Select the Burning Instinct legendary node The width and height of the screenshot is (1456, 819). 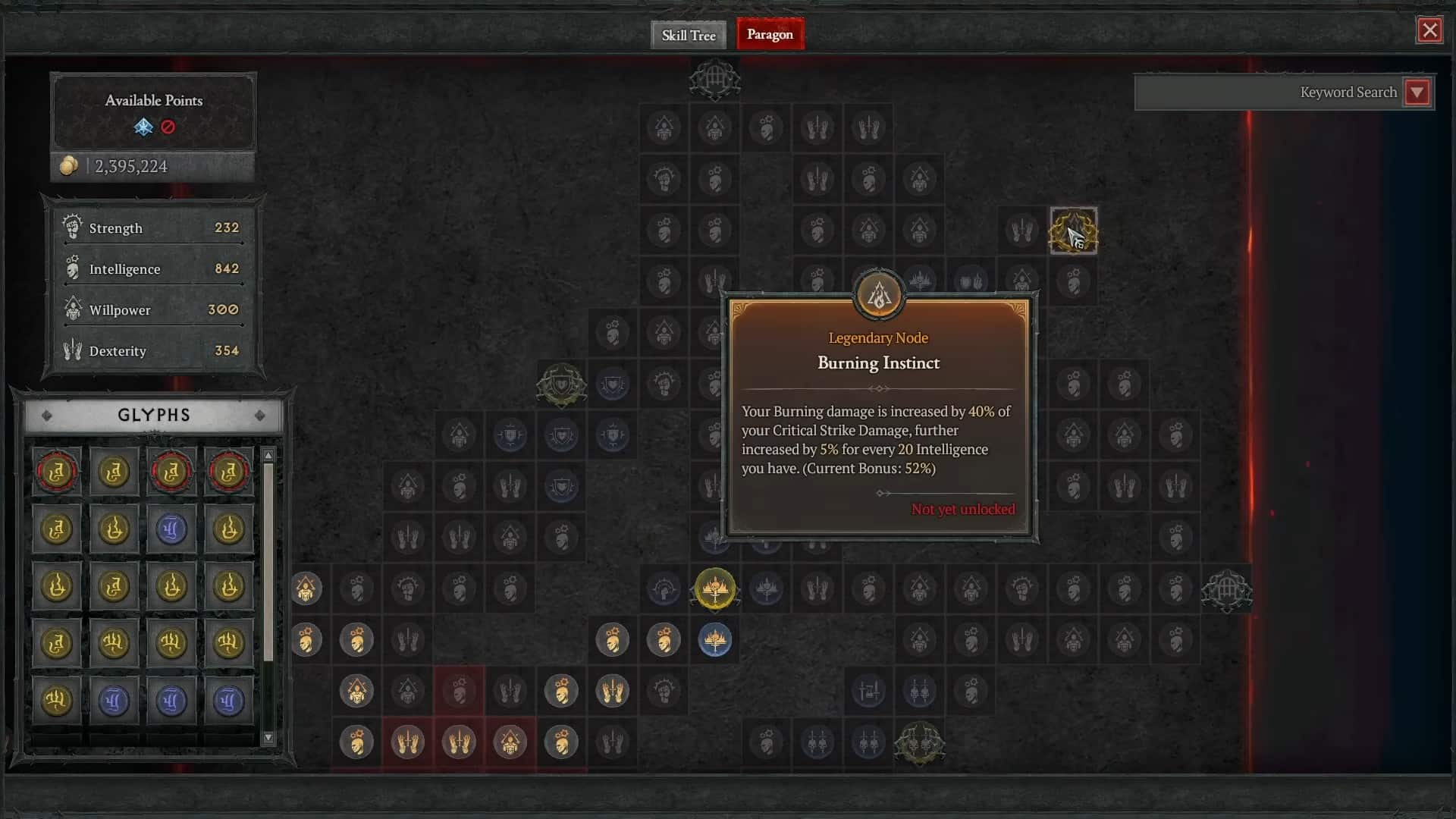click(878, 296)
